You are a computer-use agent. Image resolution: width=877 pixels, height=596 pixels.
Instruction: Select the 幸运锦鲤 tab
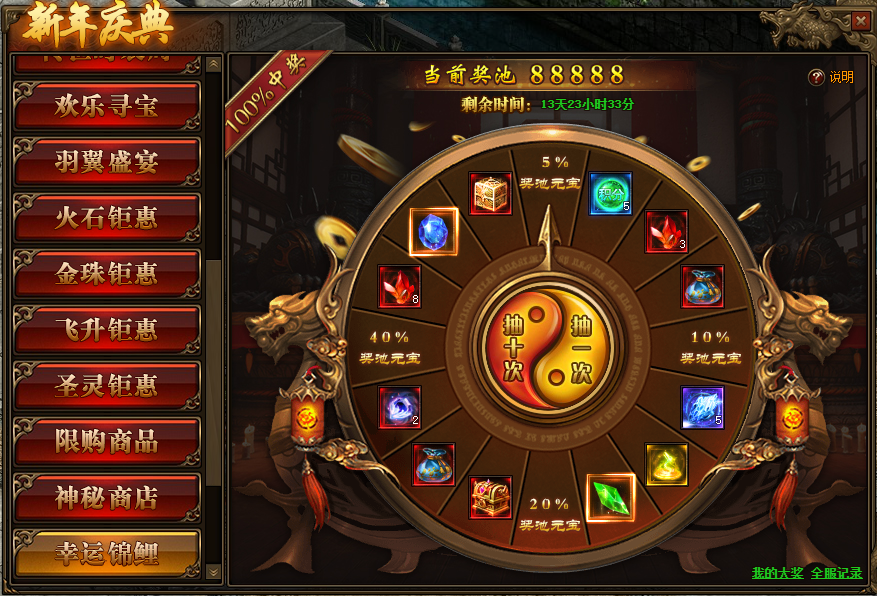[106, 552]
